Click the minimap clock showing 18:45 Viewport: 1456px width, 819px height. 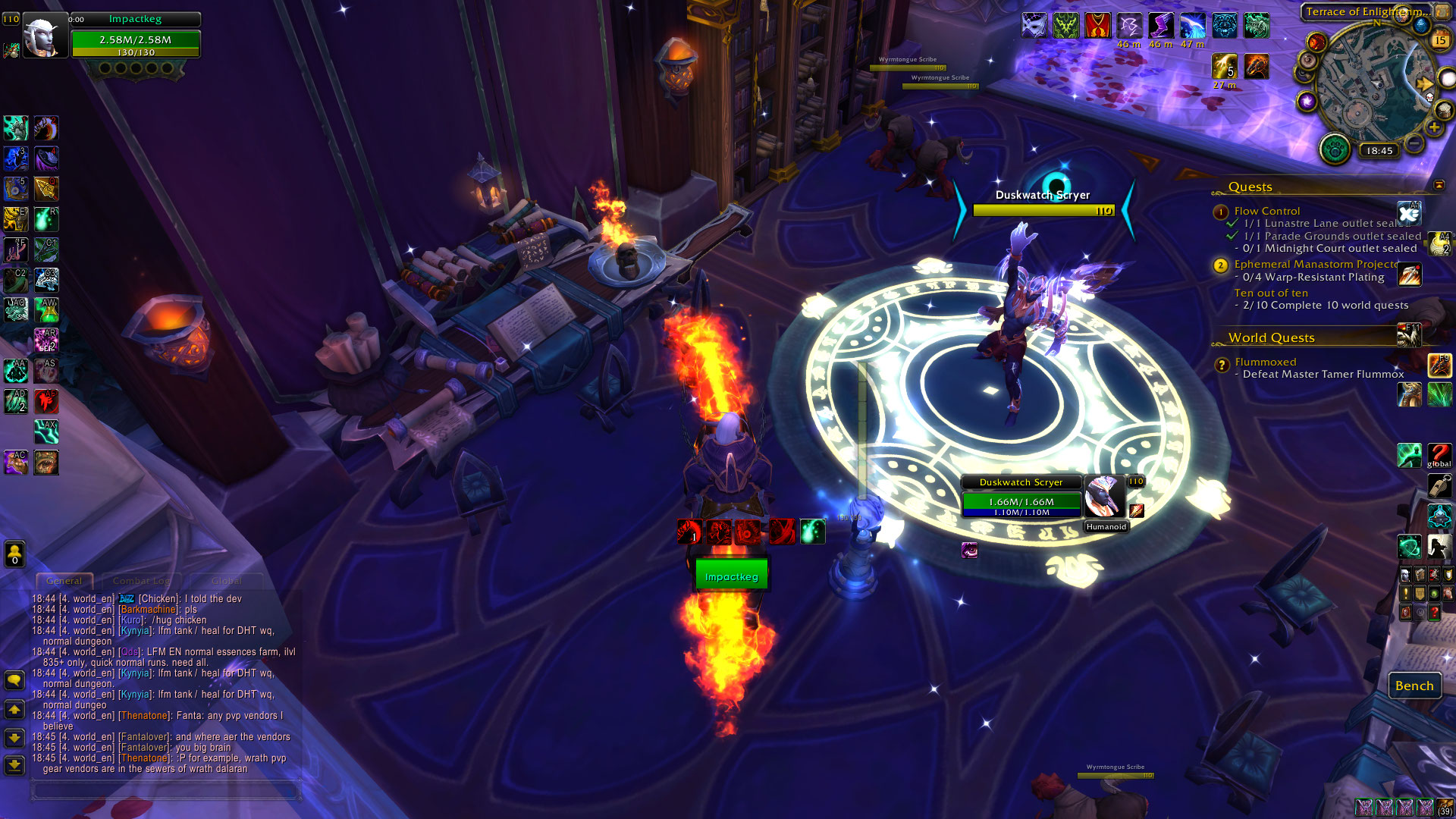tap(1379, 150)
